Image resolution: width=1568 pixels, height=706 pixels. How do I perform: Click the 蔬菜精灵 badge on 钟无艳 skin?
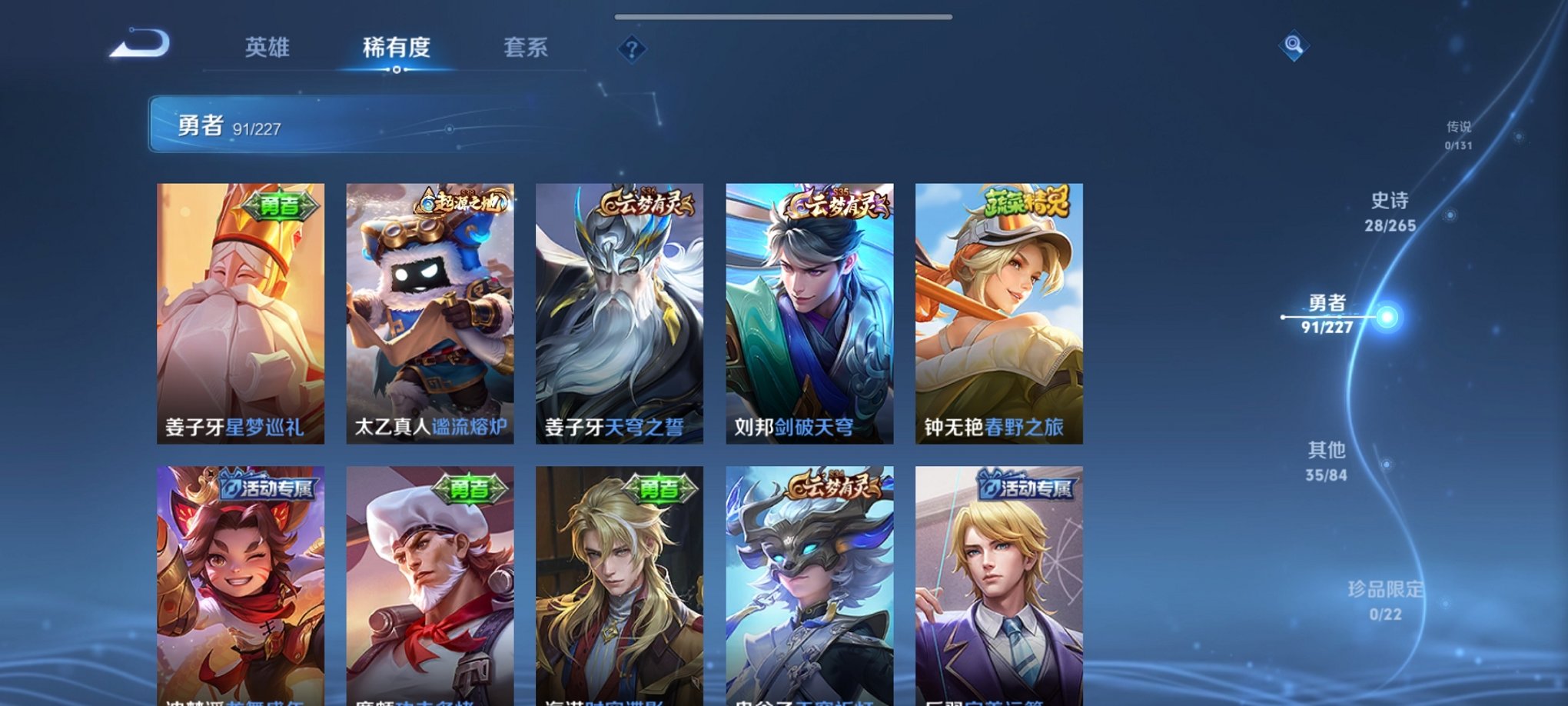point(1028,201)
